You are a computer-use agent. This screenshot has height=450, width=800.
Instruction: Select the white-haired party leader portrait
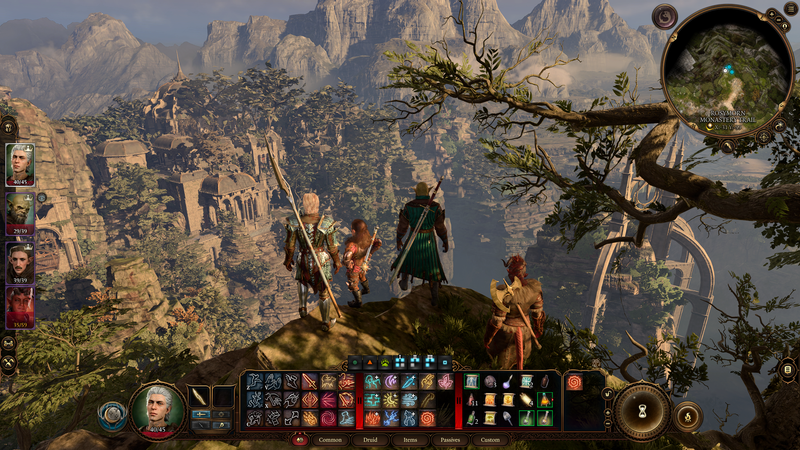pyautogui.click(x=20, y=164)
